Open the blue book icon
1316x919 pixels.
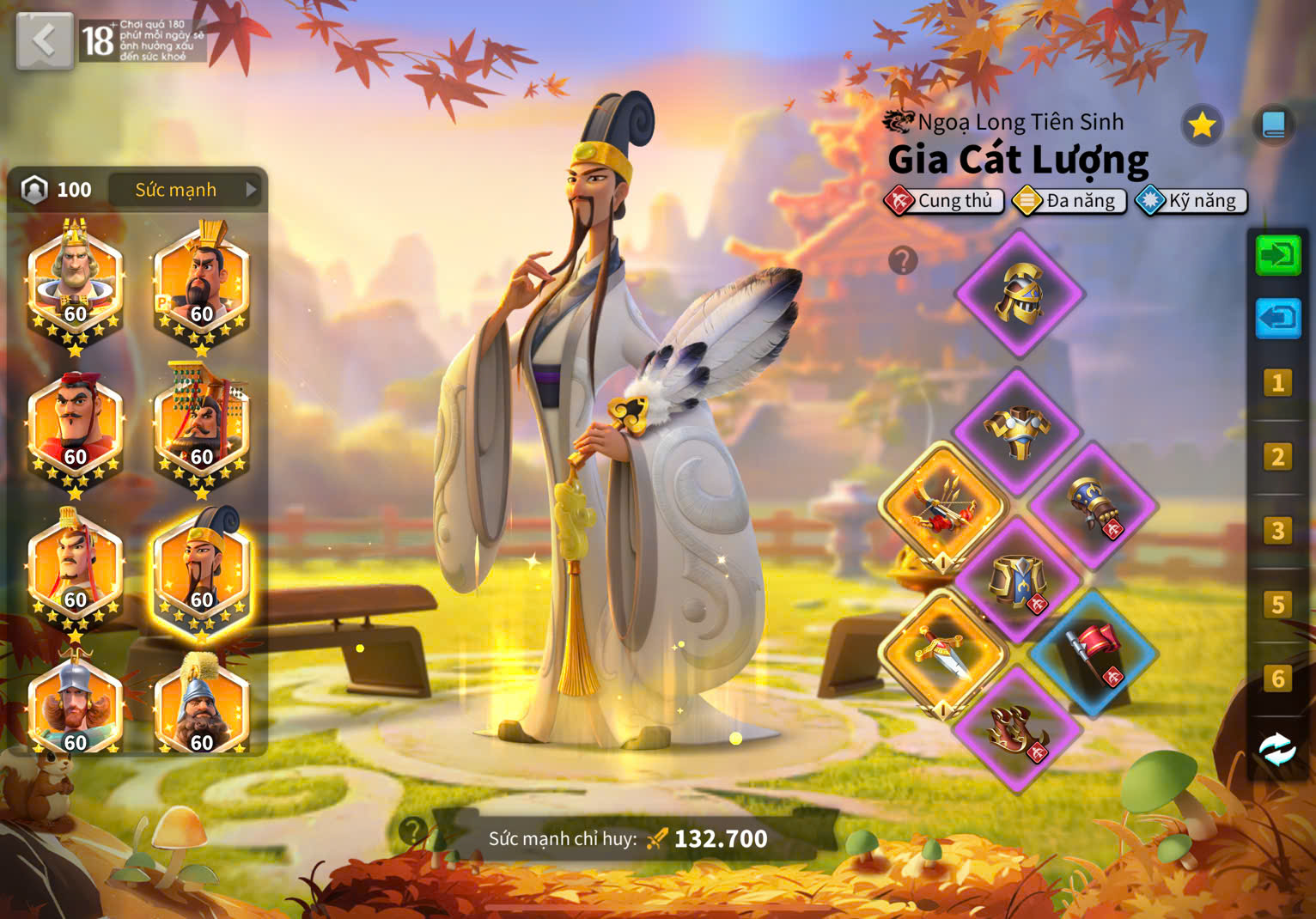(x=1273, y=126)
